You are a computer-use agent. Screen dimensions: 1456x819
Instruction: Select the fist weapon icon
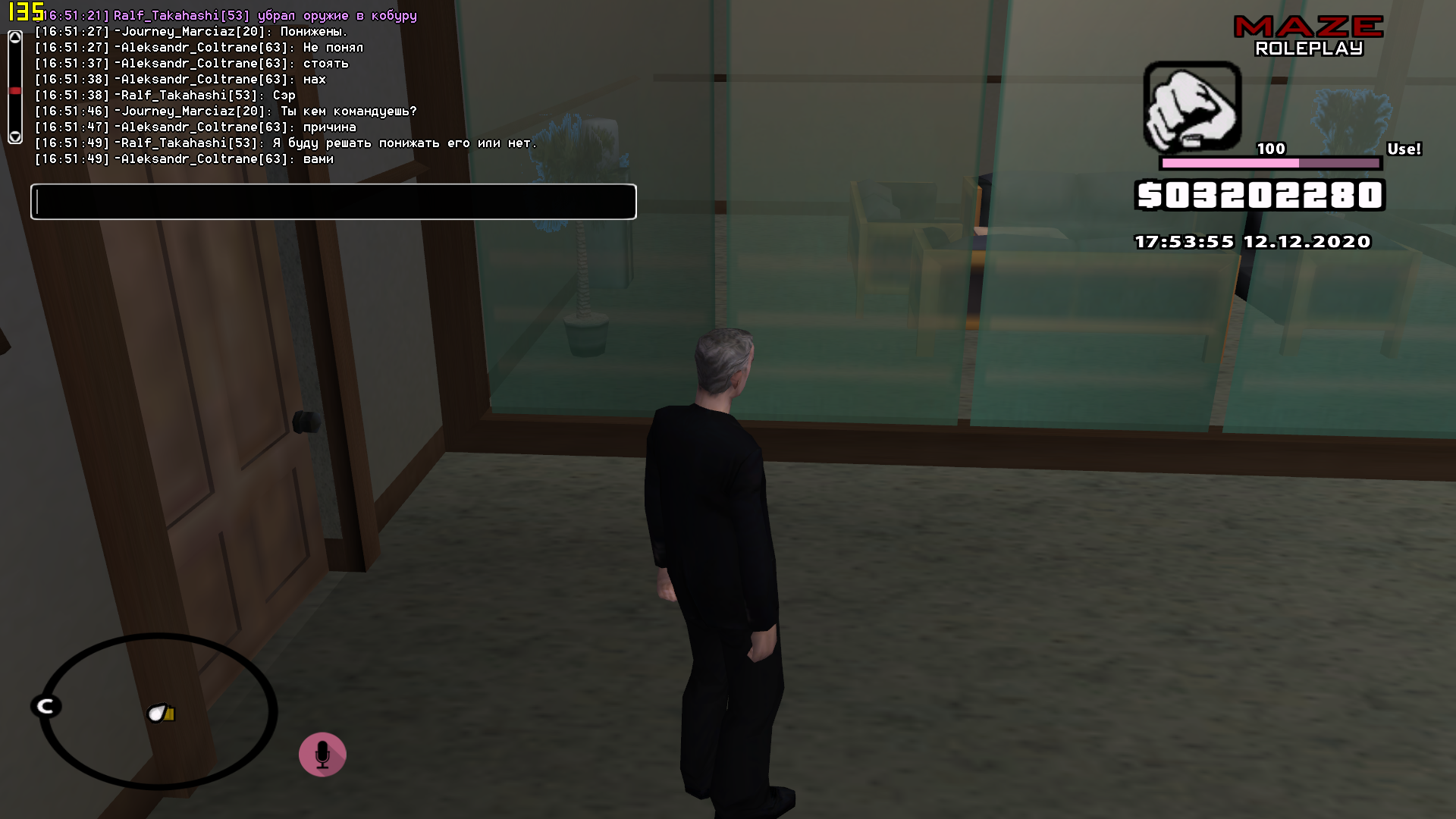1192,107
